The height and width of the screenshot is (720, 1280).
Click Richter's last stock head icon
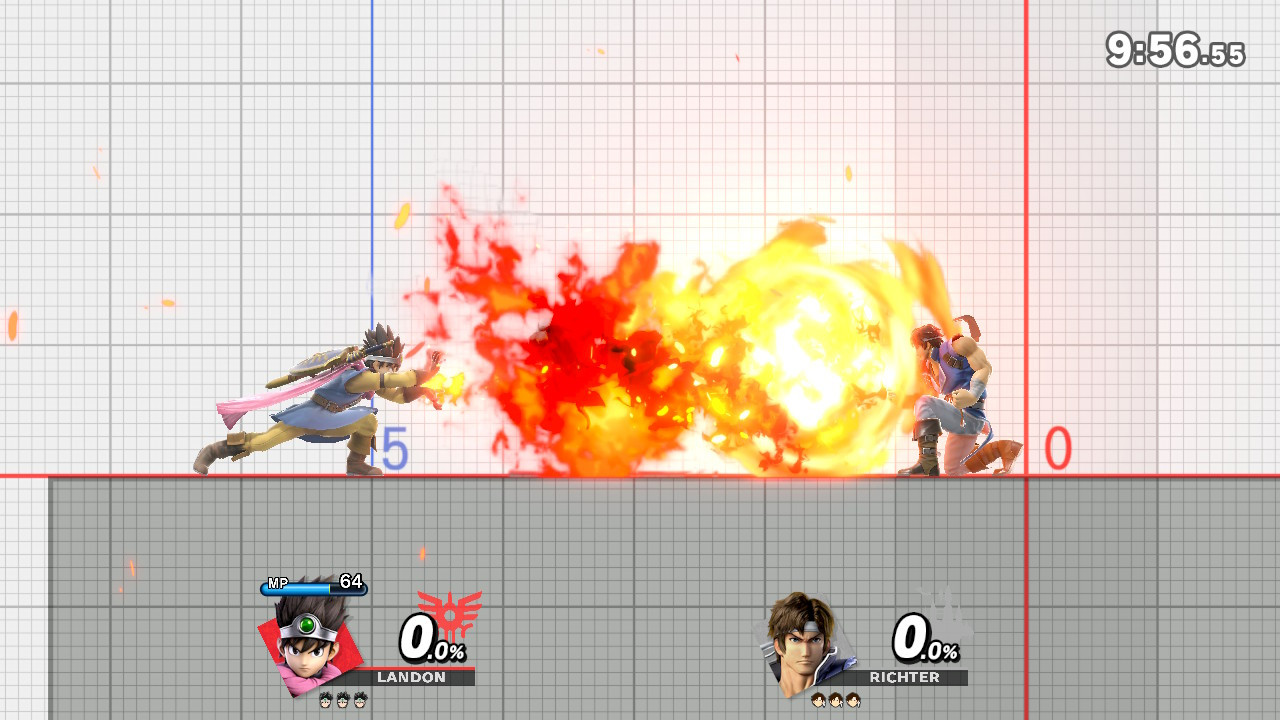(x=852, y=701)
